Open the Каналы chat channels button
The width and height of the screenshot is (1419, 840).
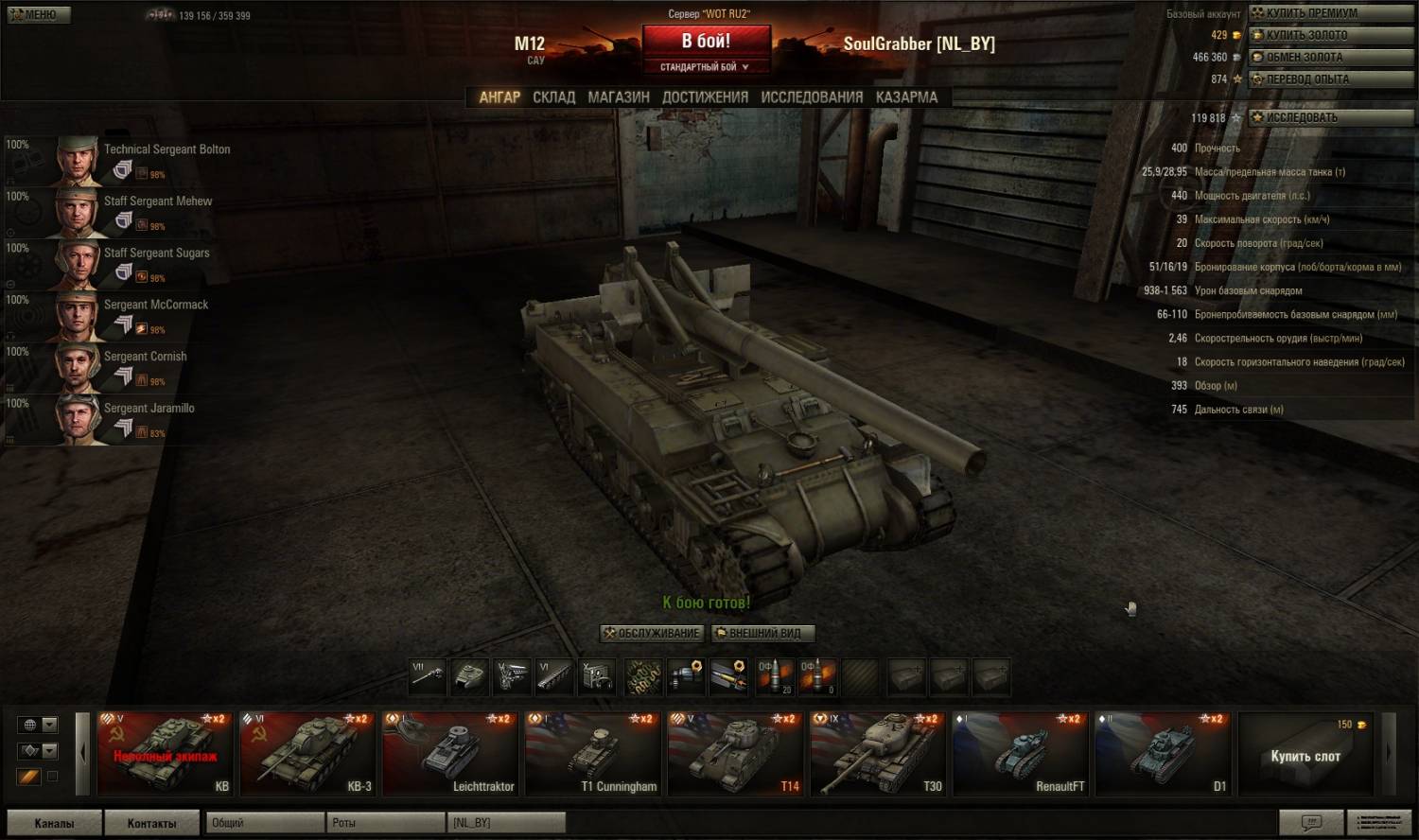click(54, 823)
